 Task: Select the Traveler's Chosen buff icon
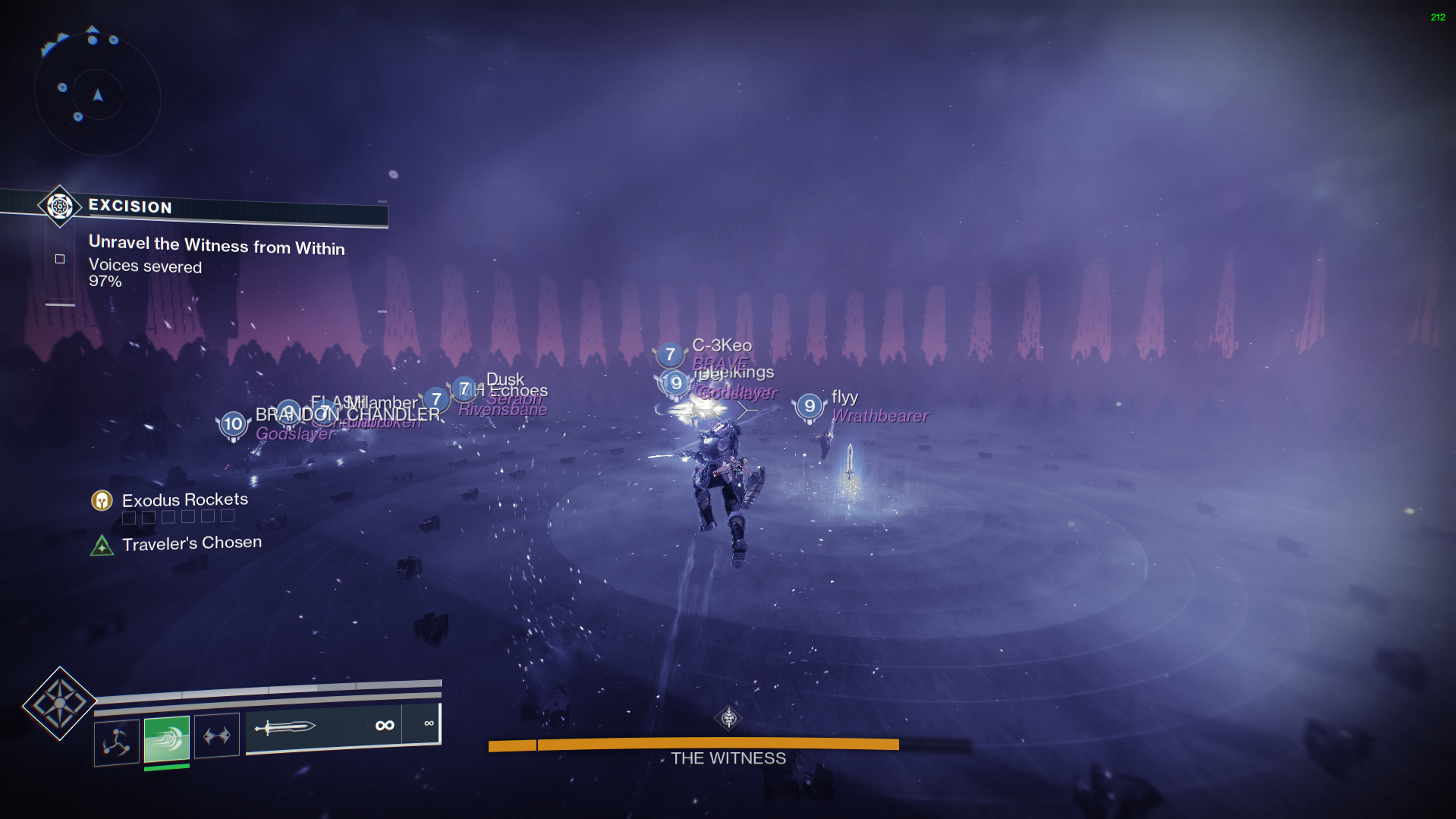[x=102, y=545]
